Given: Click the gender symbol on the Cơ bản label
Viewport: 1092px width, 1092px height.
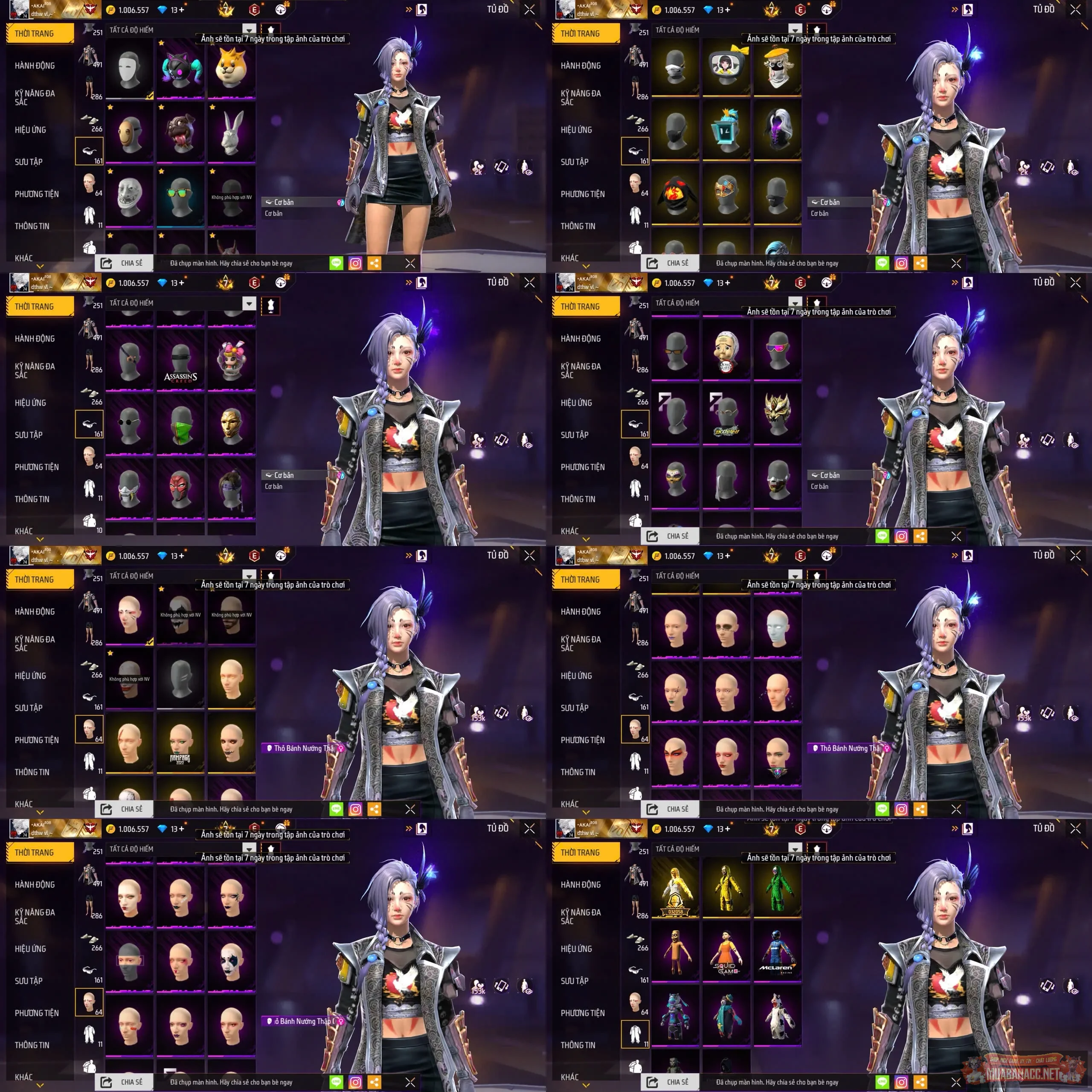Looking at the screenshot, I should click(x=340, y=202).
